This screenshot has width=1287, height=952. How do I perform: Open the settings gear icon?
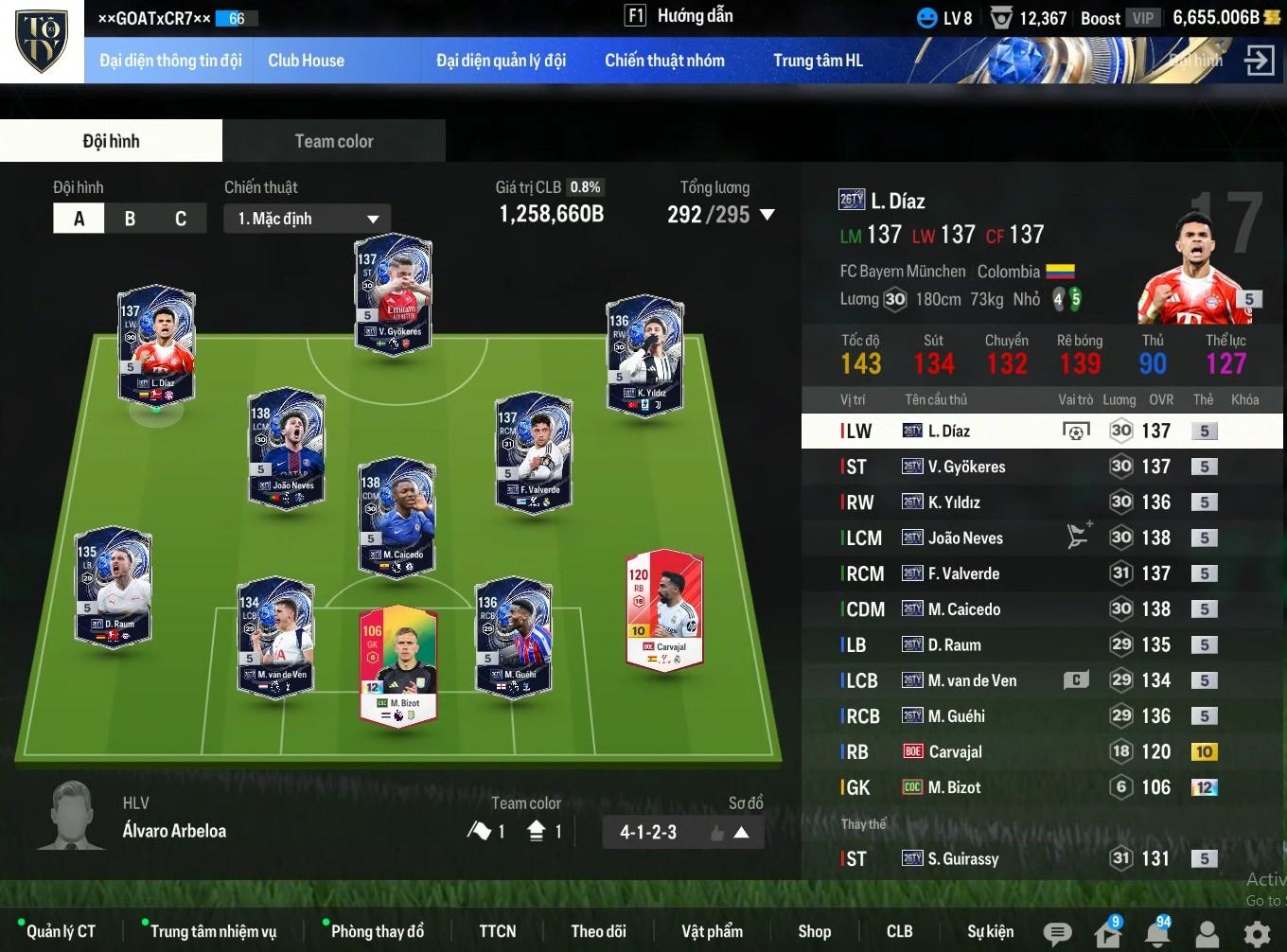click(1257, 934)
